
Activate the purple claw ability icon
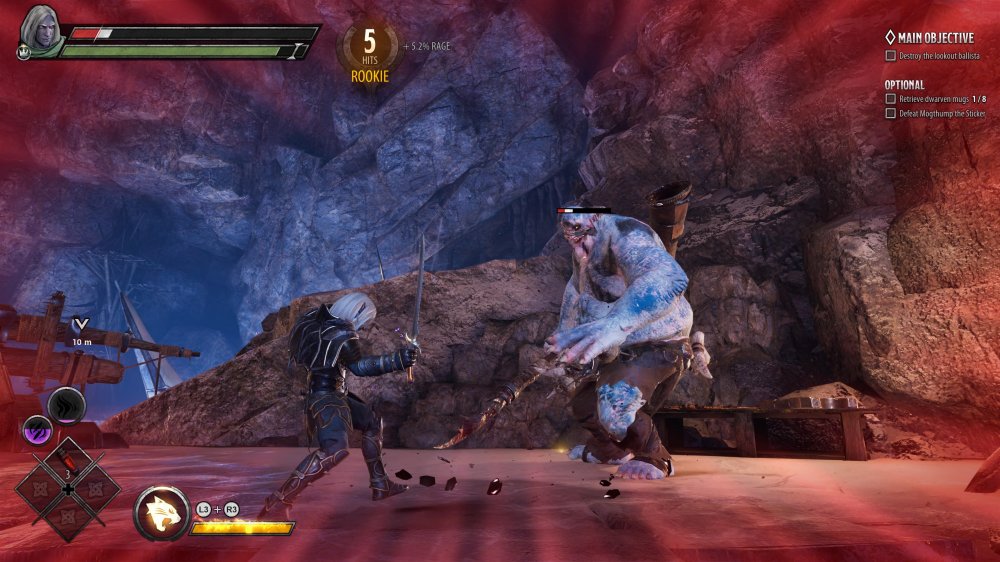click(x=36, y=430)
